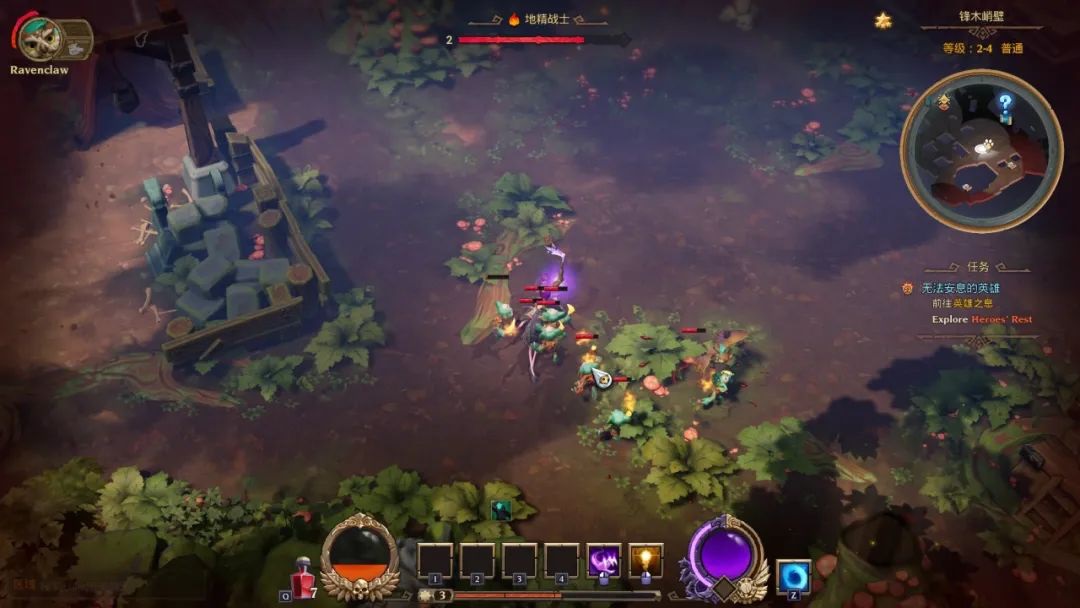This screenshot has height=608, width=1080.
Task: Use the red health potion
Action: coord(302,578)
